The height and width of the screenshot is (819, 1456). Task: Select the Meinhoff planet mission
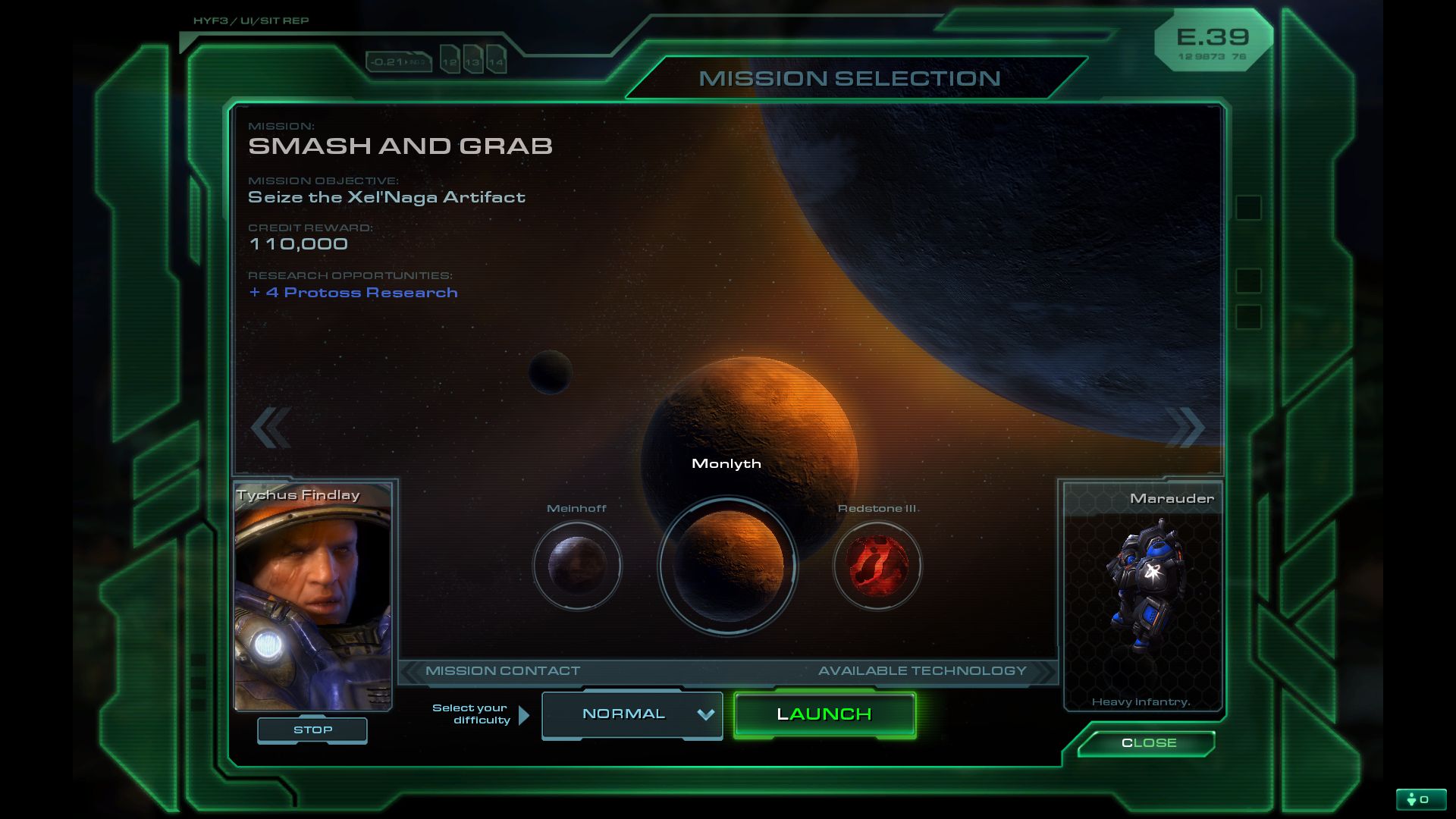click(577, 566)
